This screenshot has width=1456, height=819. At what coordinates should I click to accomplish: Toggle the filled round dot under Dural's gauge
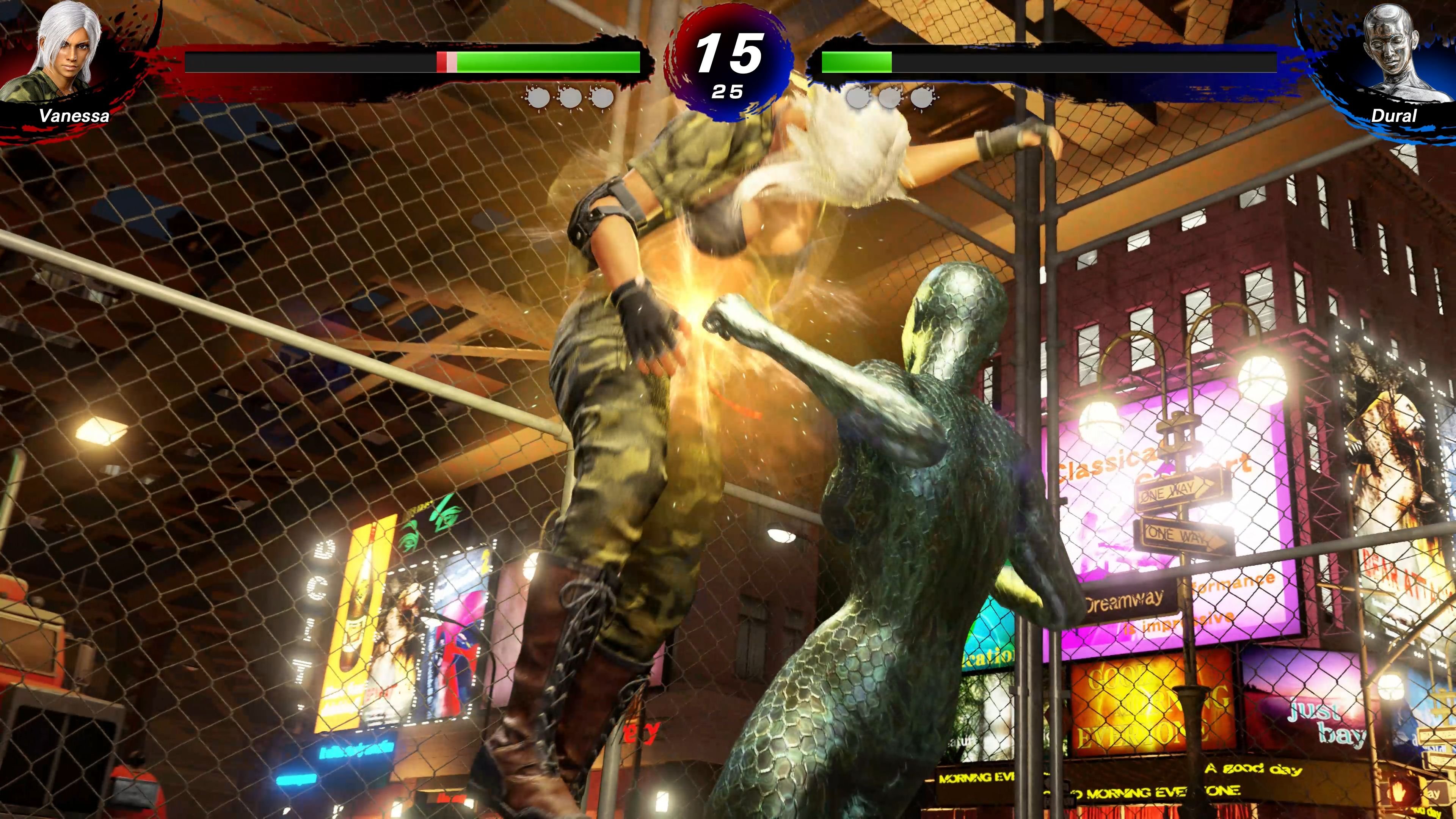[x=857, y=97]
